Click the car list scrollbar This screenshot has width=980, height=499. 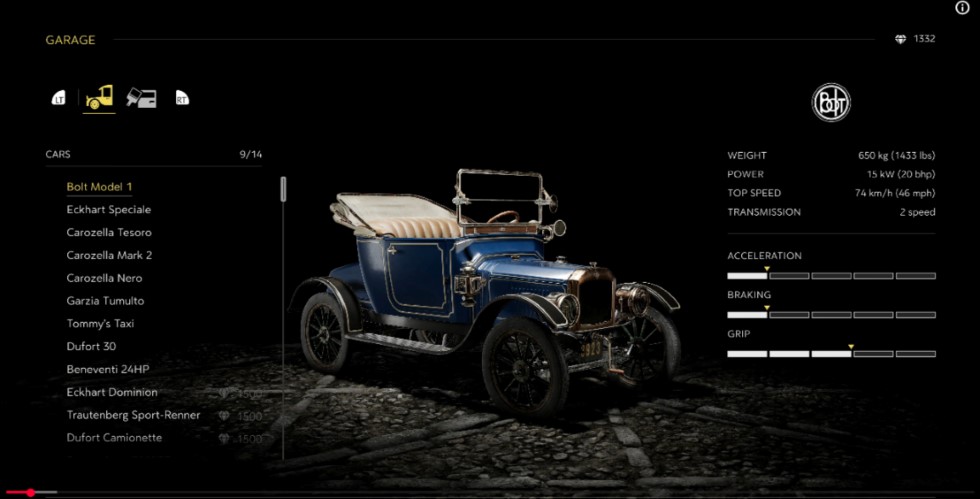[283, 189]
